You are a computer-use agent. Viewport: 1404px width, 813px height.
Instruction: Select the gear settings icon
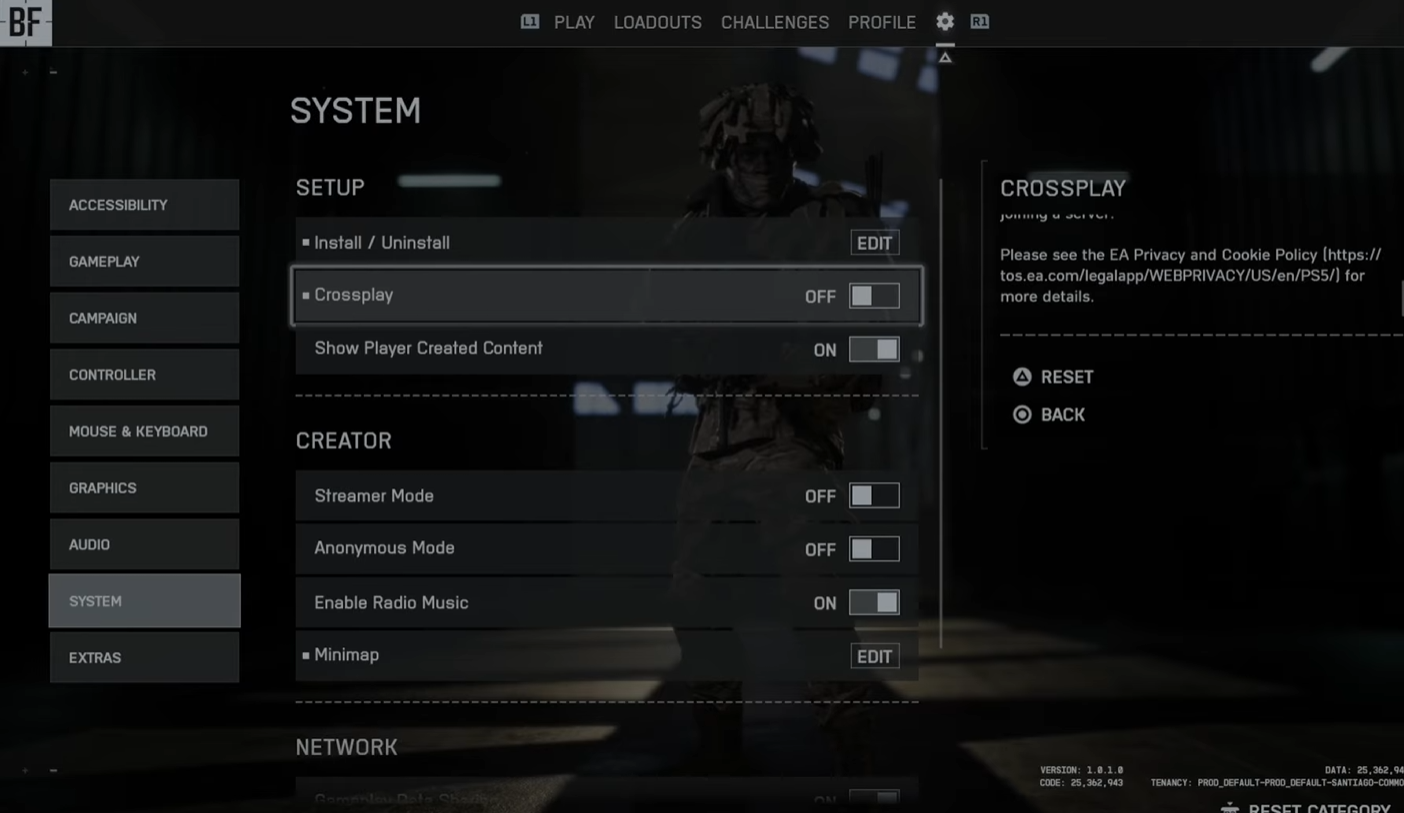click(x=945, y=21)
